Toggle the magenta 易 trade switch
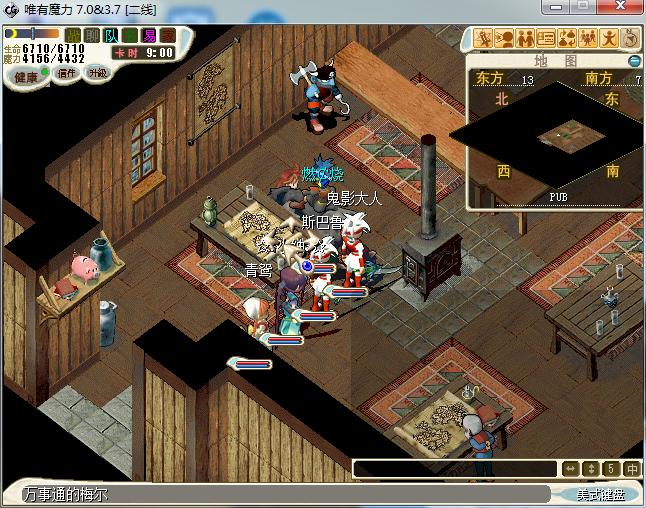Viewport: 646px width, 508px height. 149,35
